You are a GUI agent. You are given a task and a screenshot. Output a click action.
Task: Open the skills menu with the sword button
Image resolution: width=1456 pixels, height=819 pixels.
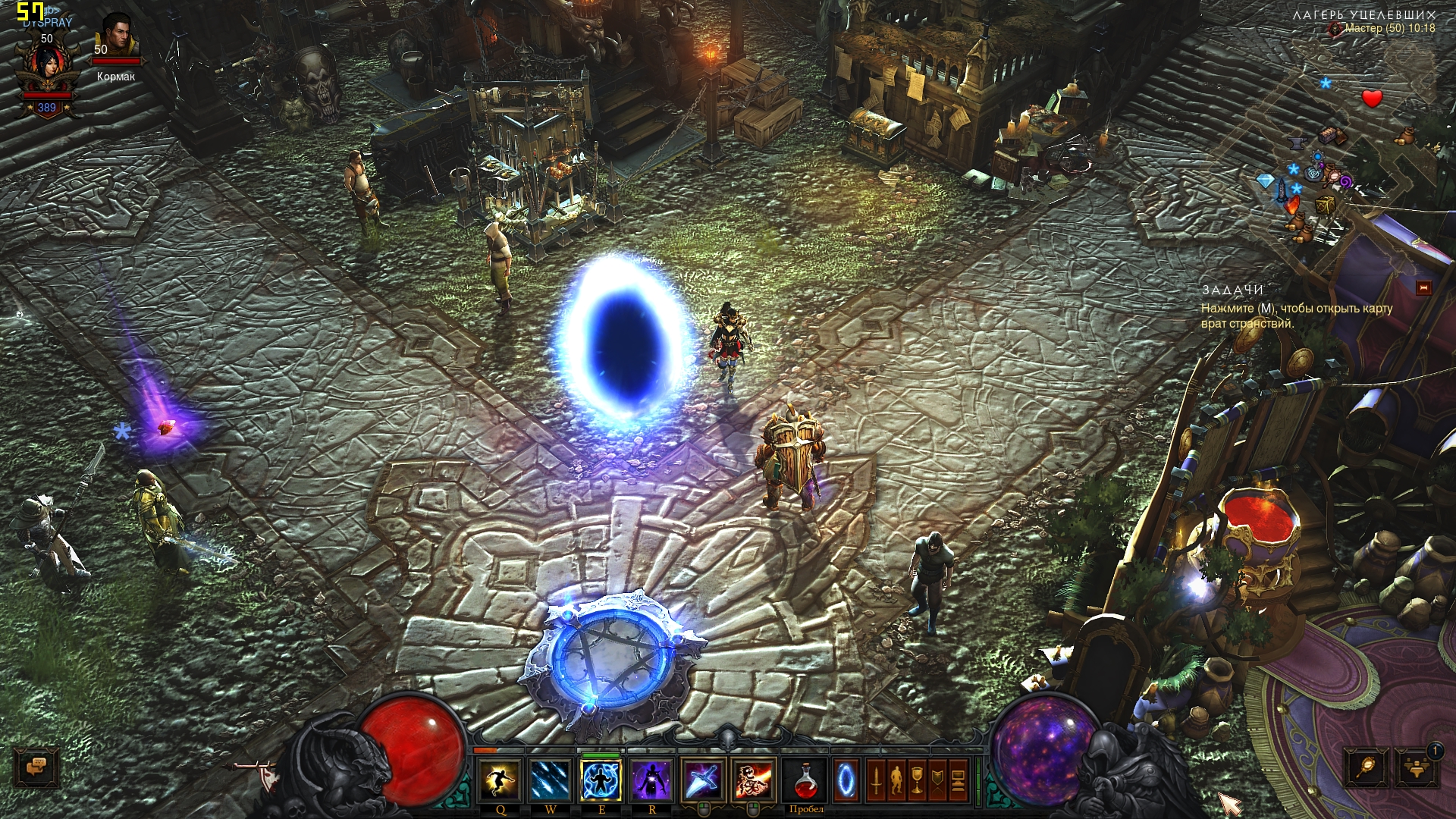point(876,780)
